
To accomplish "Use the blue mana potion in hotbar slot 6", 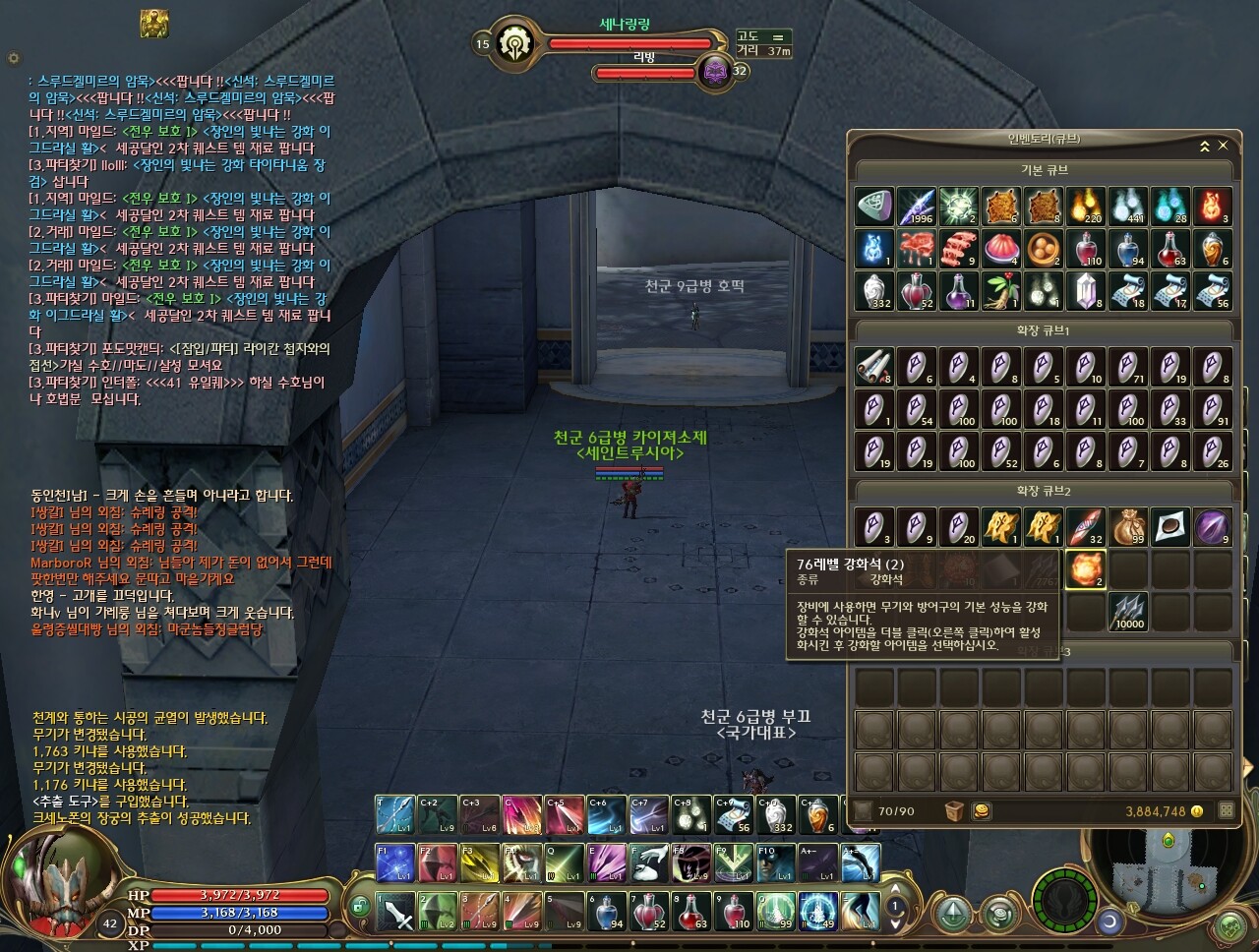I will (x=607, y=912).
